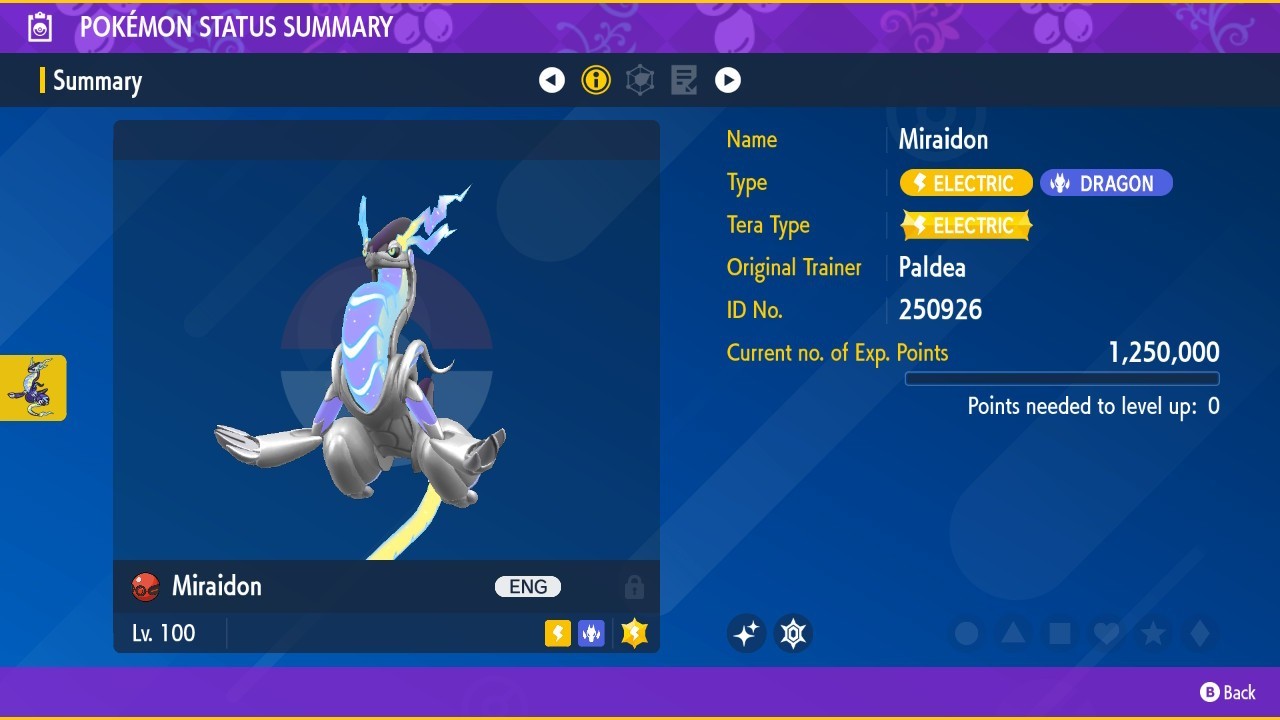Go to the next summary page arrow
The height and width of the screenshot is (720, 1280).
click(x=728, y=80)
